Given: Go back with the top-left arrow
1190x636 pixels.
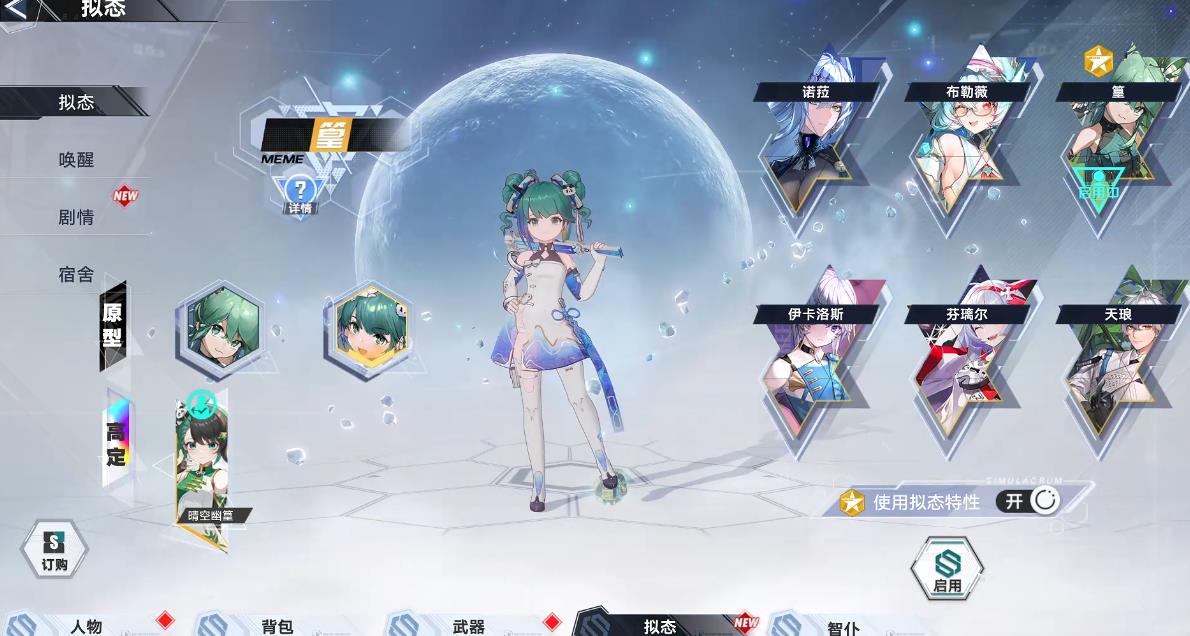Looking at the screenshot, I should point(16,9).
